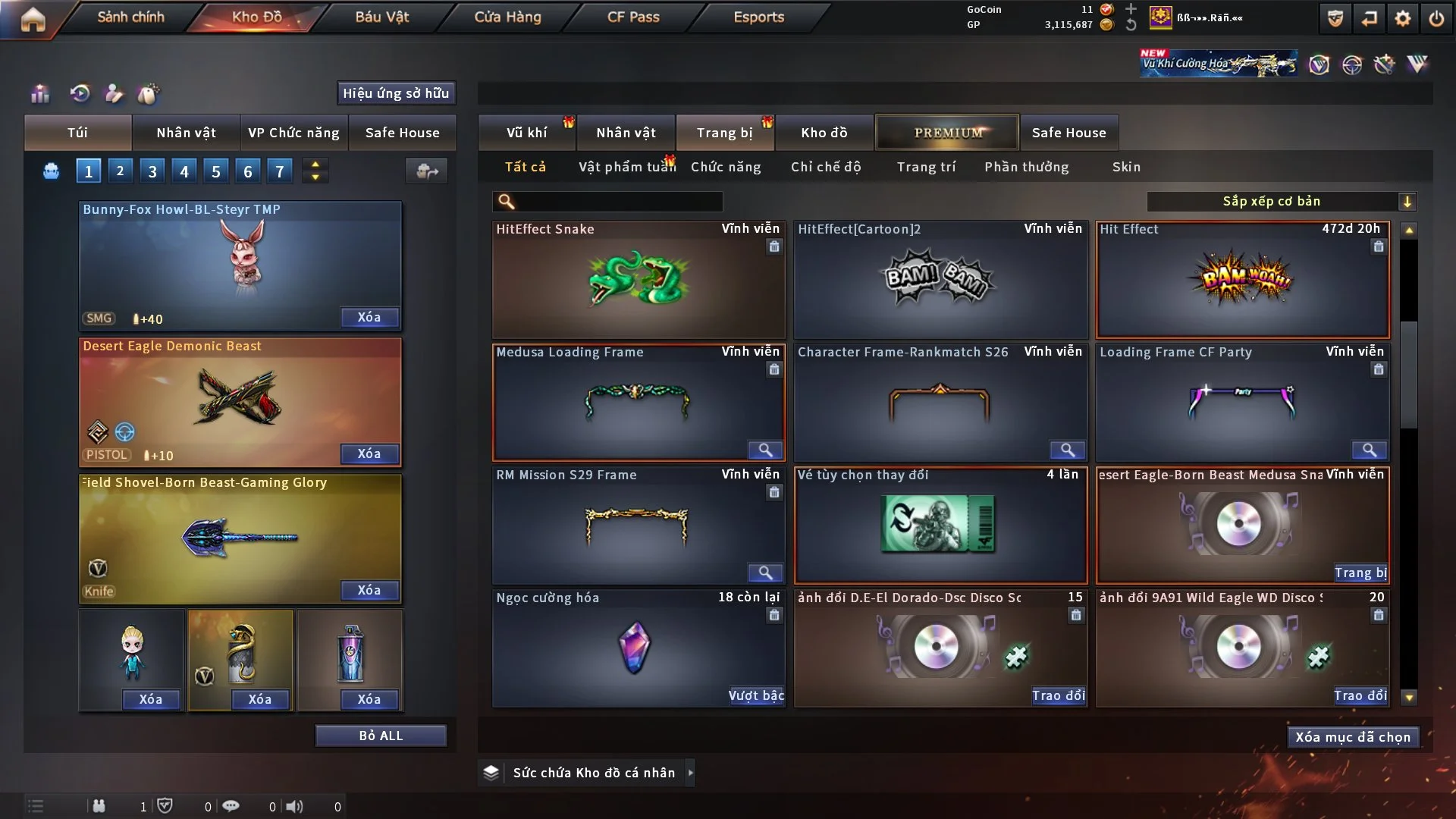Viewport: 1456px width, 819px height.
Task: Go to the Sảnh chính lobby
Action: point(130,17)
